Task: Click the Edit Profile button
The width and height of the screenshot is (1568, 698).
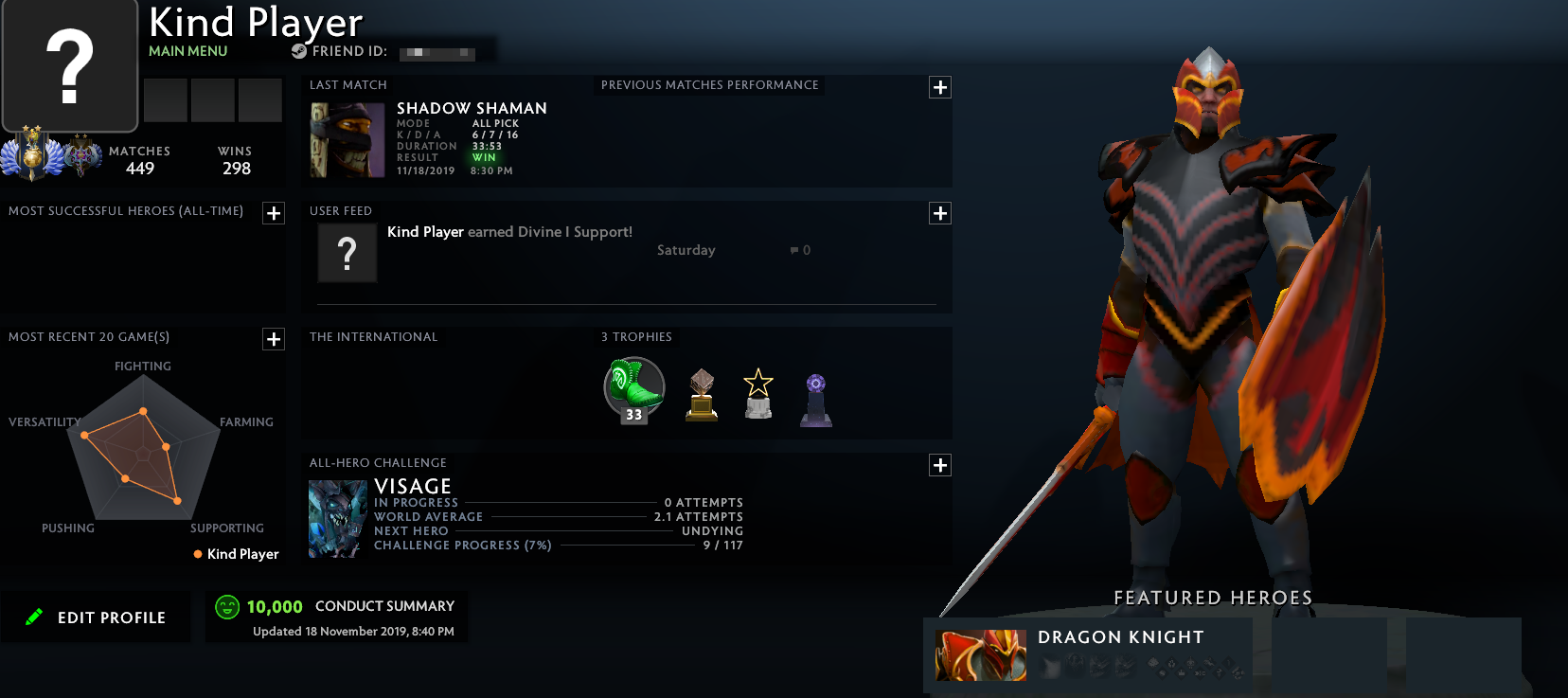Action: coord(96,617)
